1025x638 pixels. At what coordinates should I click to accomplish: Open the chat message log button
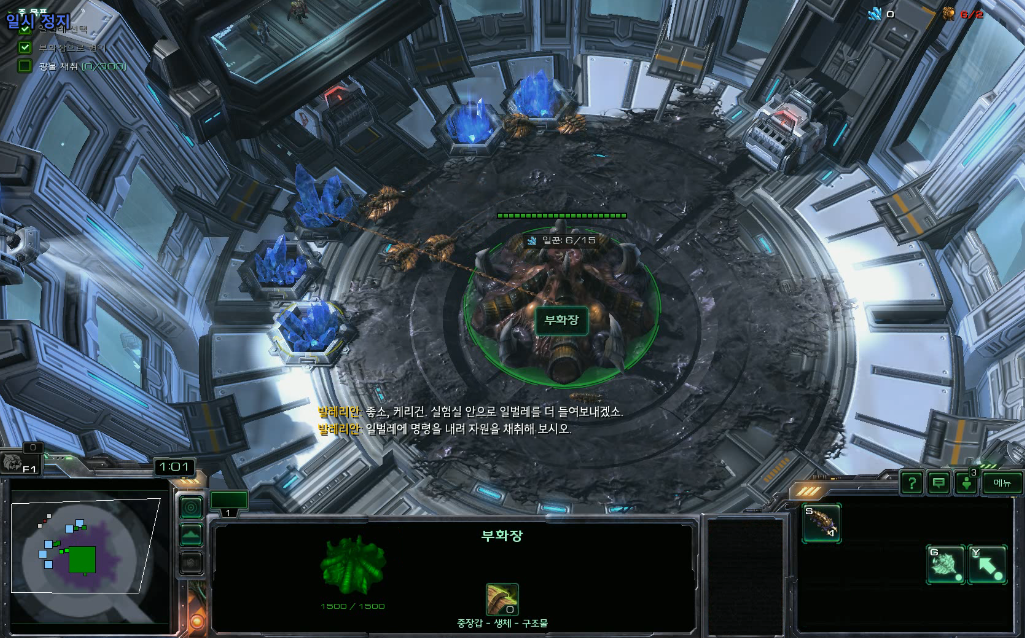[938, 483]
